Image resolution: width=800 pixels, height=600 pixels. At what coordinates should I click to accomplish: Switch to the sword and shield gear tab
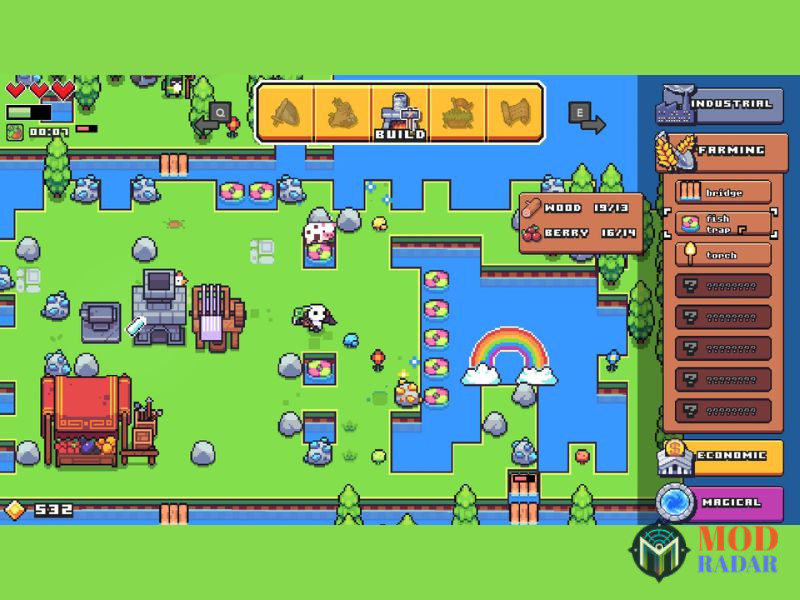(284, 113)
